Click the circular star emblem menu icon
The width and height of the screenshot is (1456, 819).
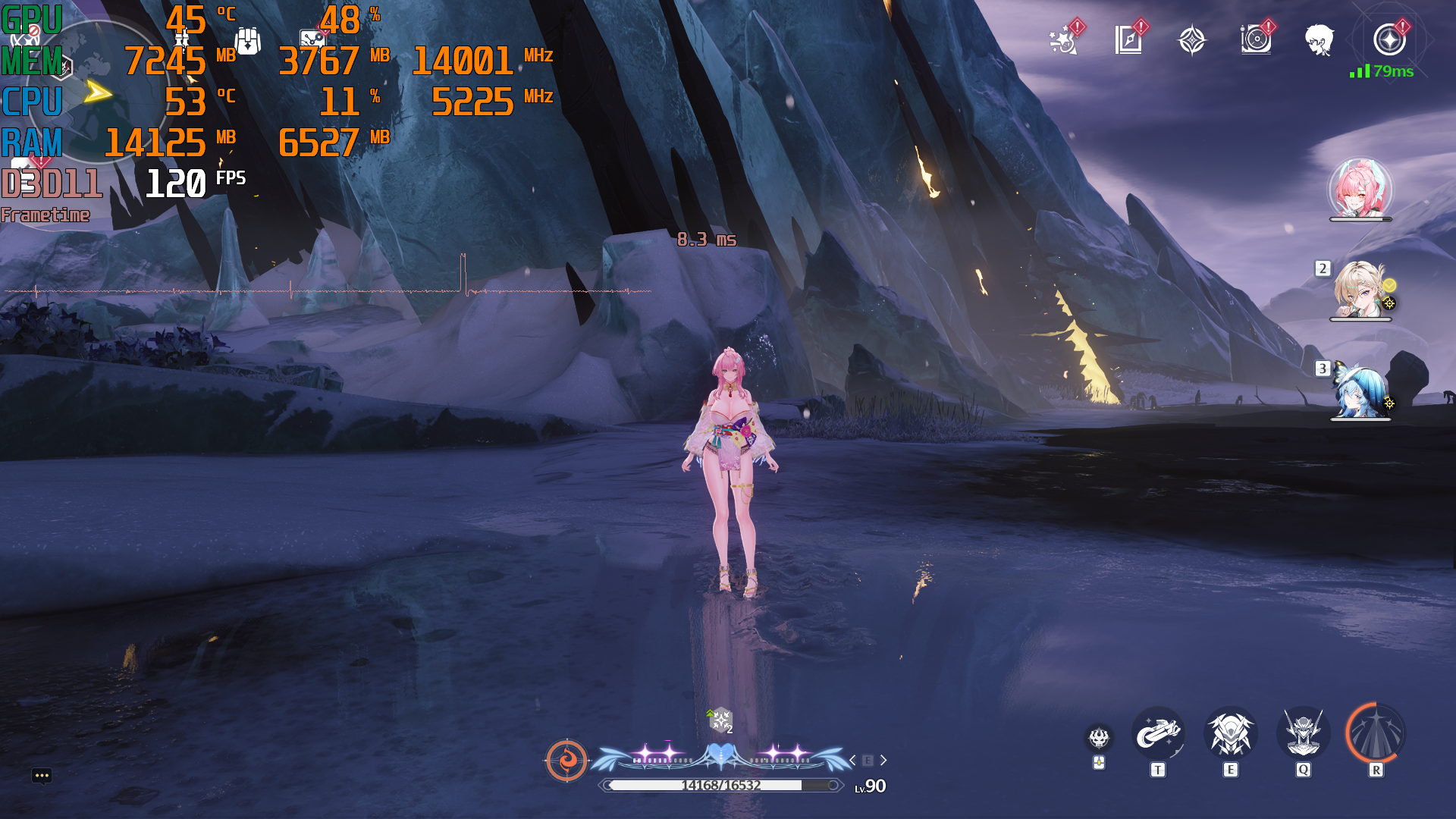click(1389, 40)
